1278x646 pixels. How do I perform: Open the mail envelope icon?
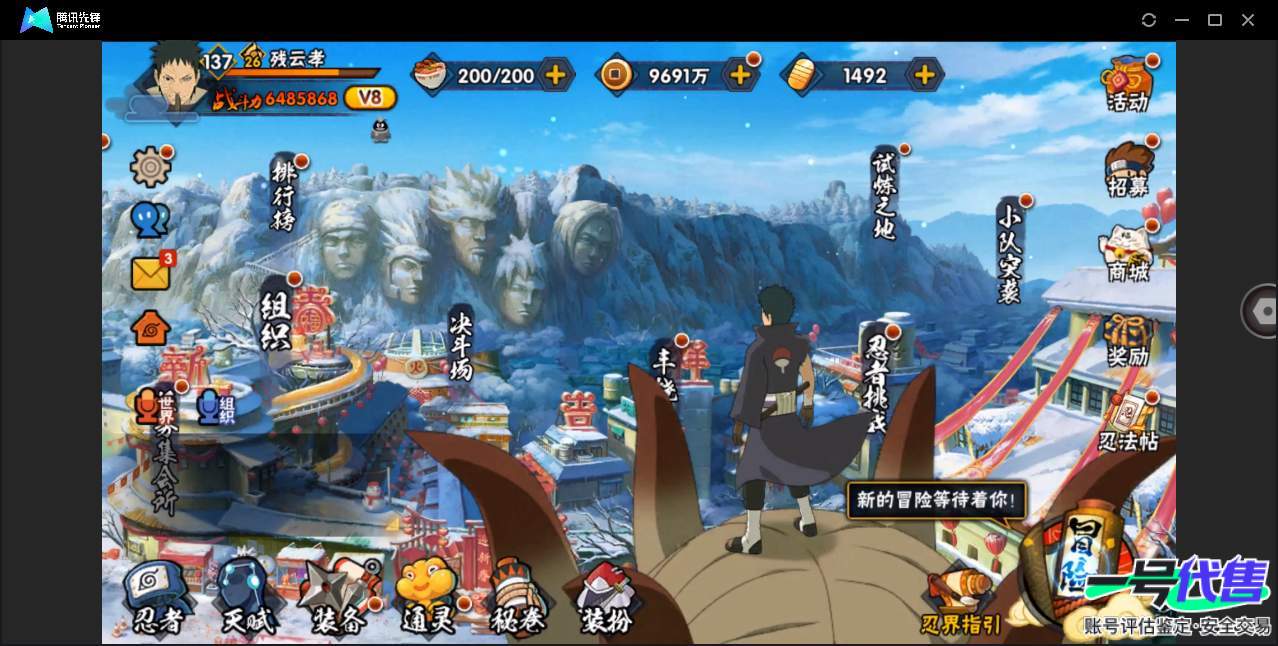pyautogui.click(x=151, y=273)
